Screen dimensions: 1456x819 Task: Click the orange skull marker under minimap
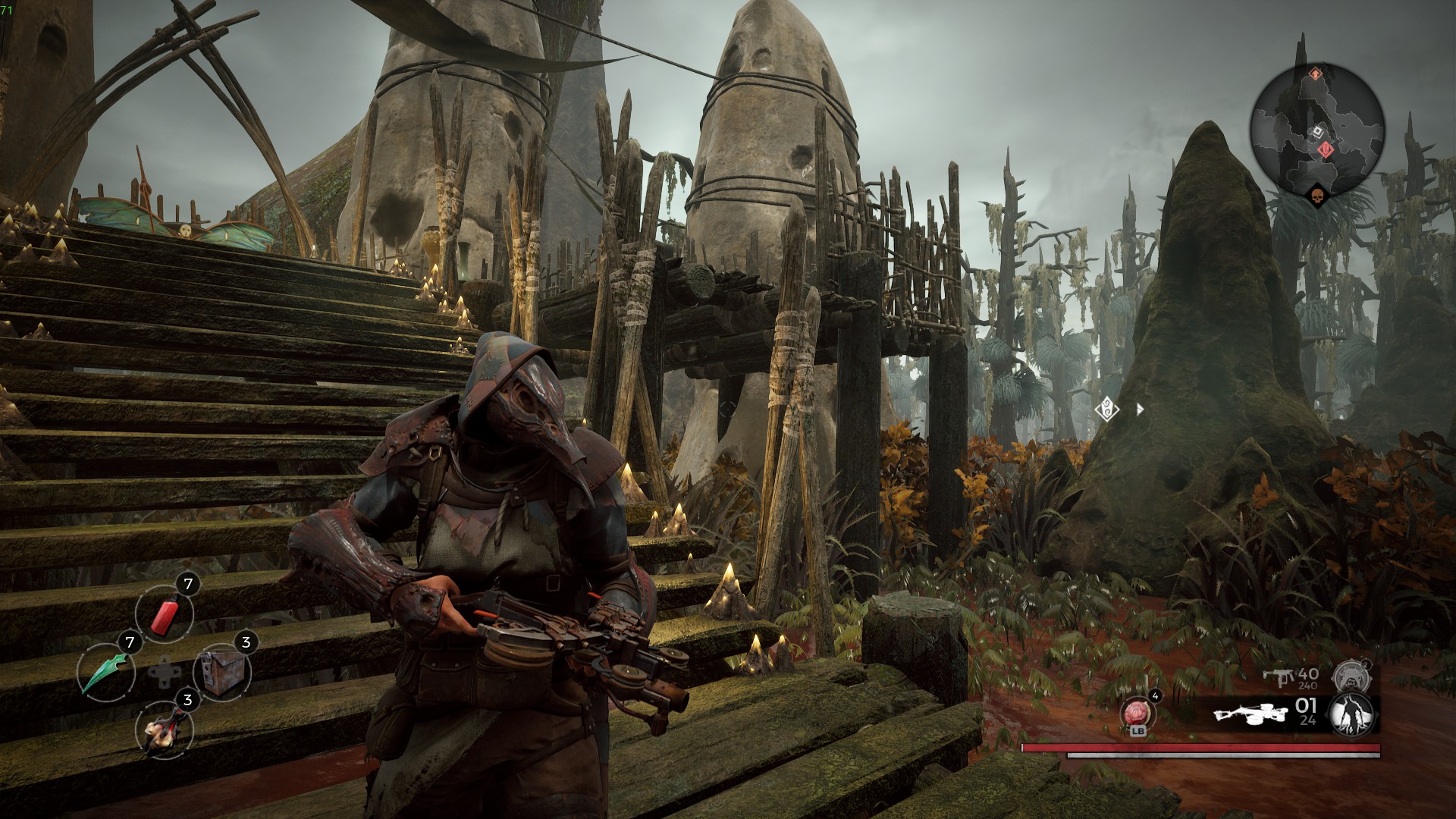point(1316,197)
